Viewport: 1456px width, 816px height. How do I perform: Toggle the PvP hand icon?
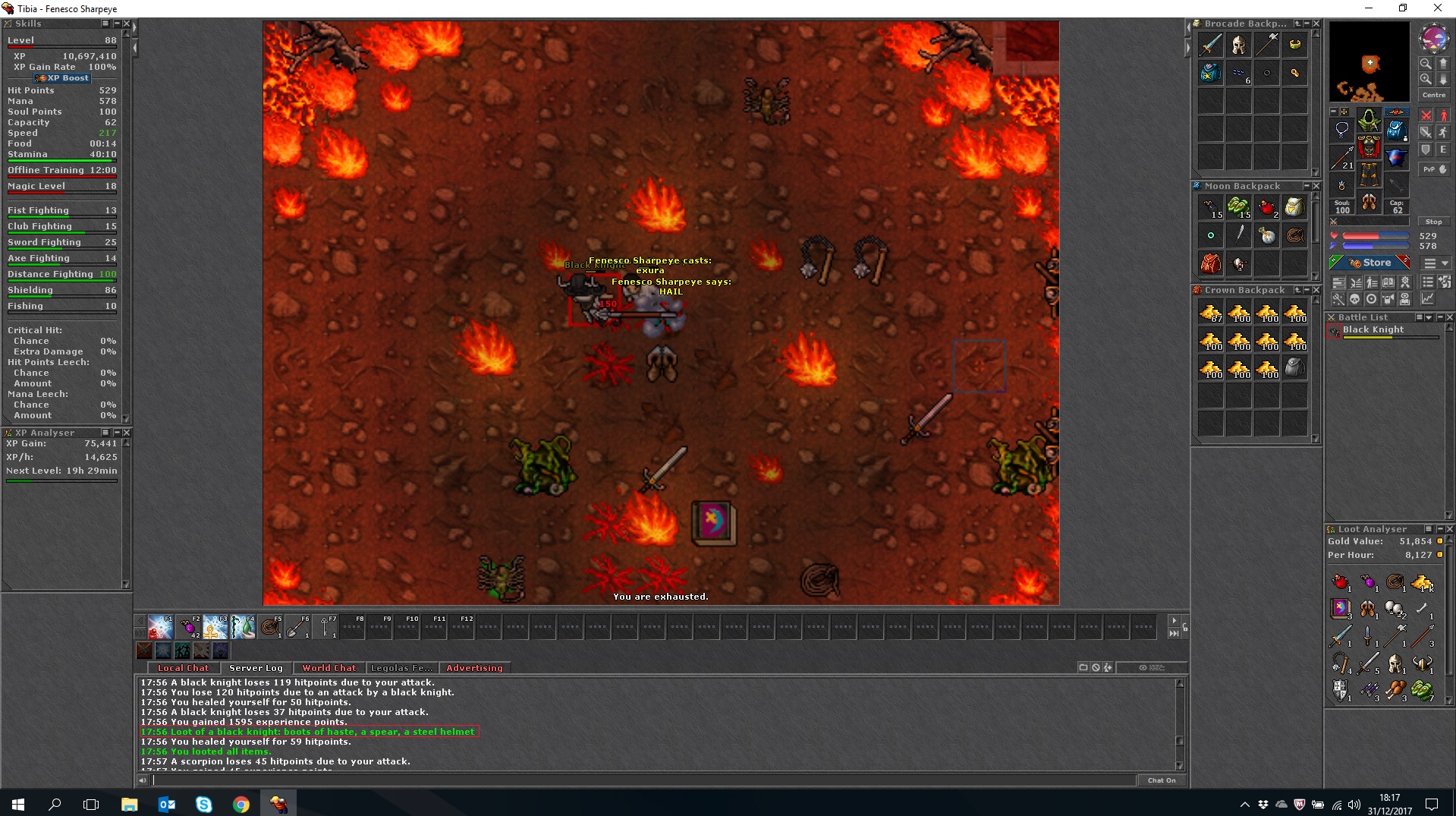(1435, 169)
